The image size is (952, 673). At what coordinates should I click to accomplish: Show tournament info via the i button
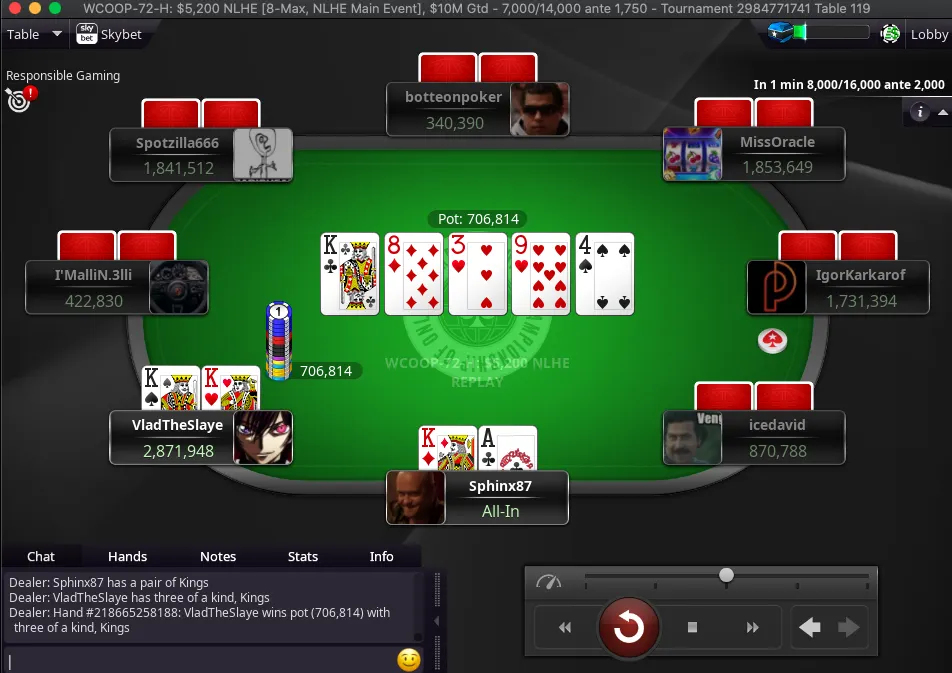point(920,112)
